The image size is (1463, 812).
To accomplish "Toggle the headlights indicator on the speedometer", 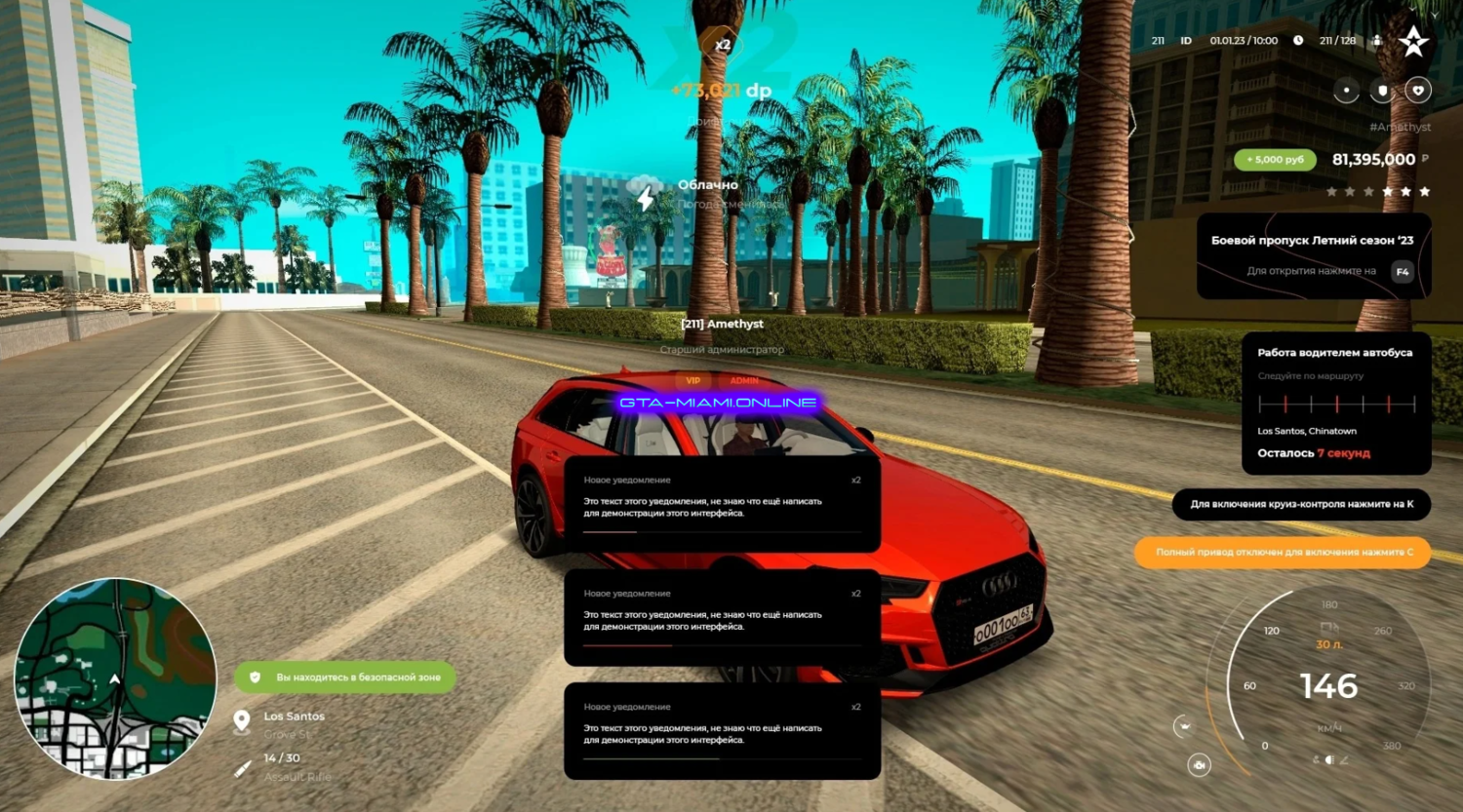I will click(x=1330, y=759).
